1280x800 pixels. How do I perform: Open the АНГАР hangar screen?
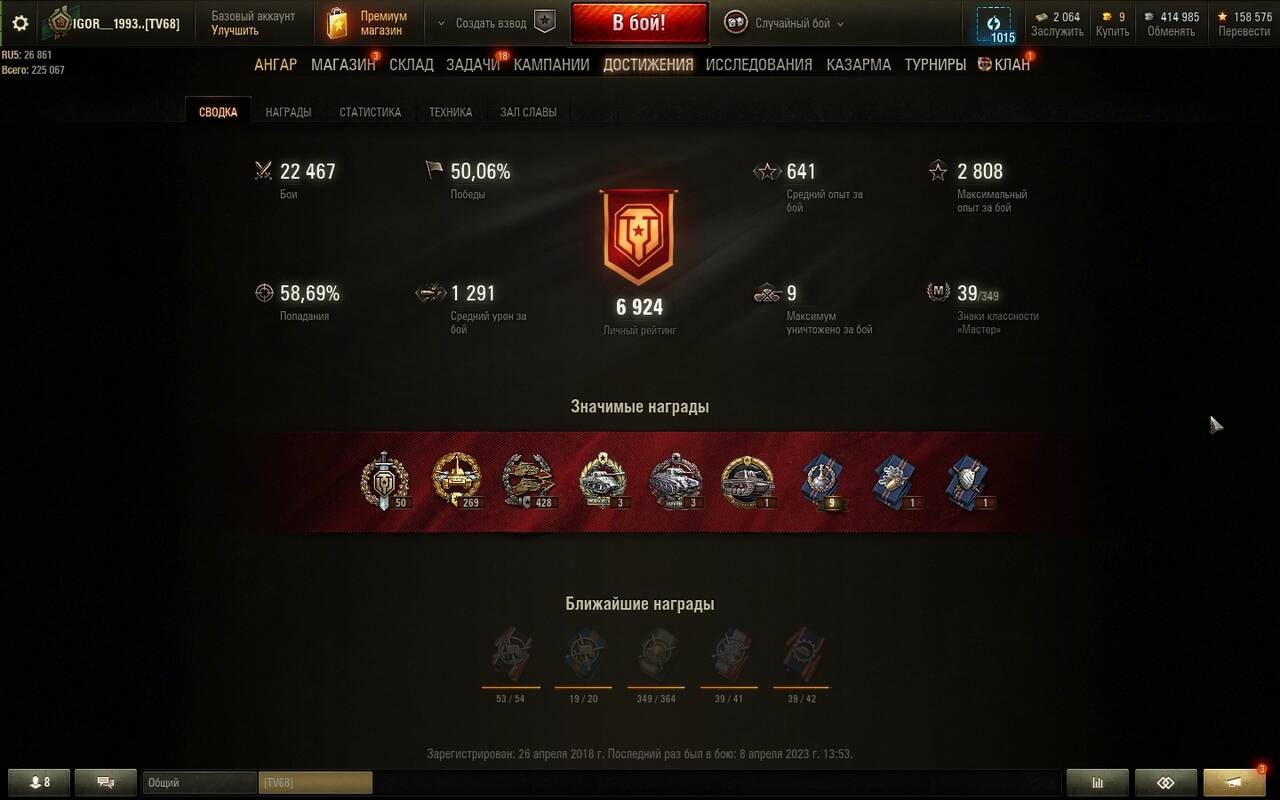275,65
